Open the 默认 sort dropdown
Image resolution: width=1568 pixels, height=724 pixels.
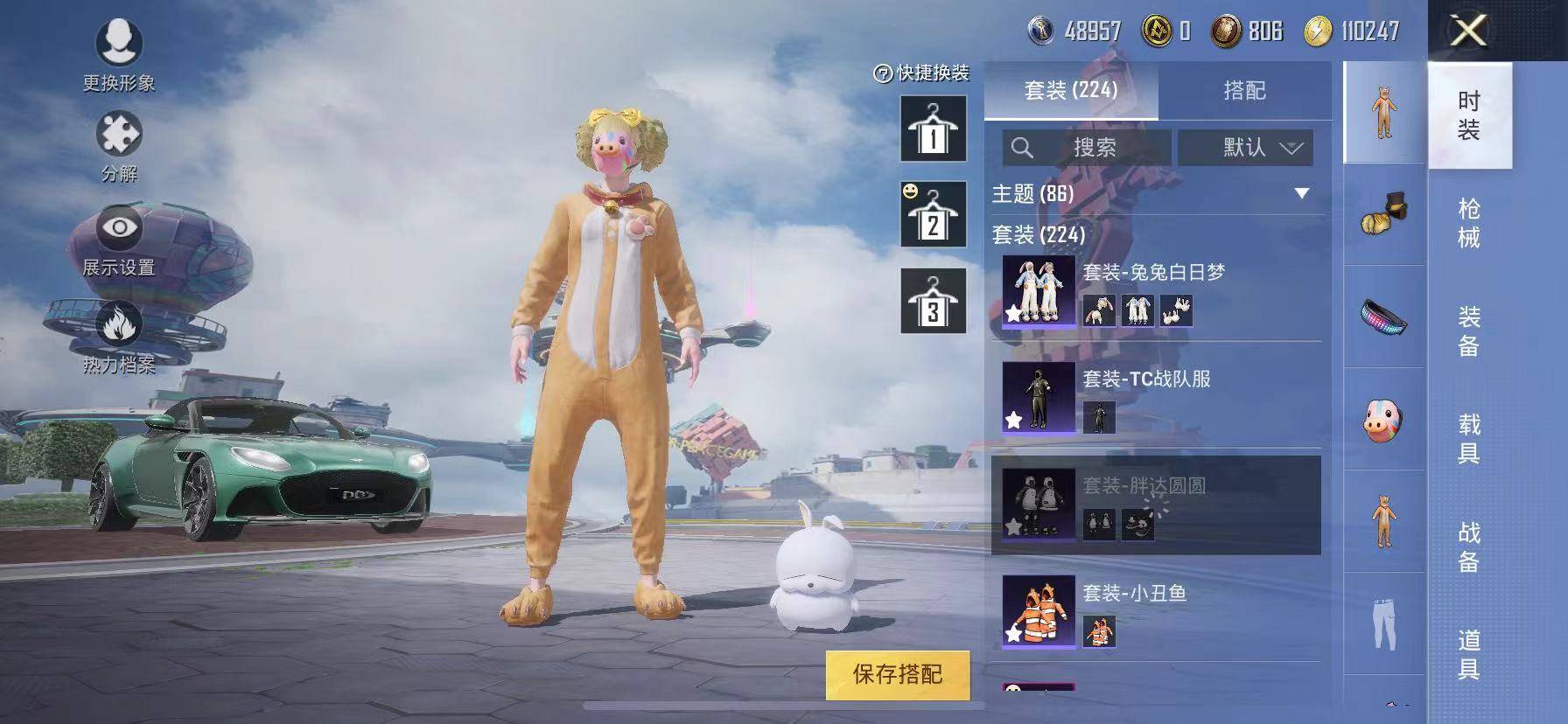point(1246,148)
